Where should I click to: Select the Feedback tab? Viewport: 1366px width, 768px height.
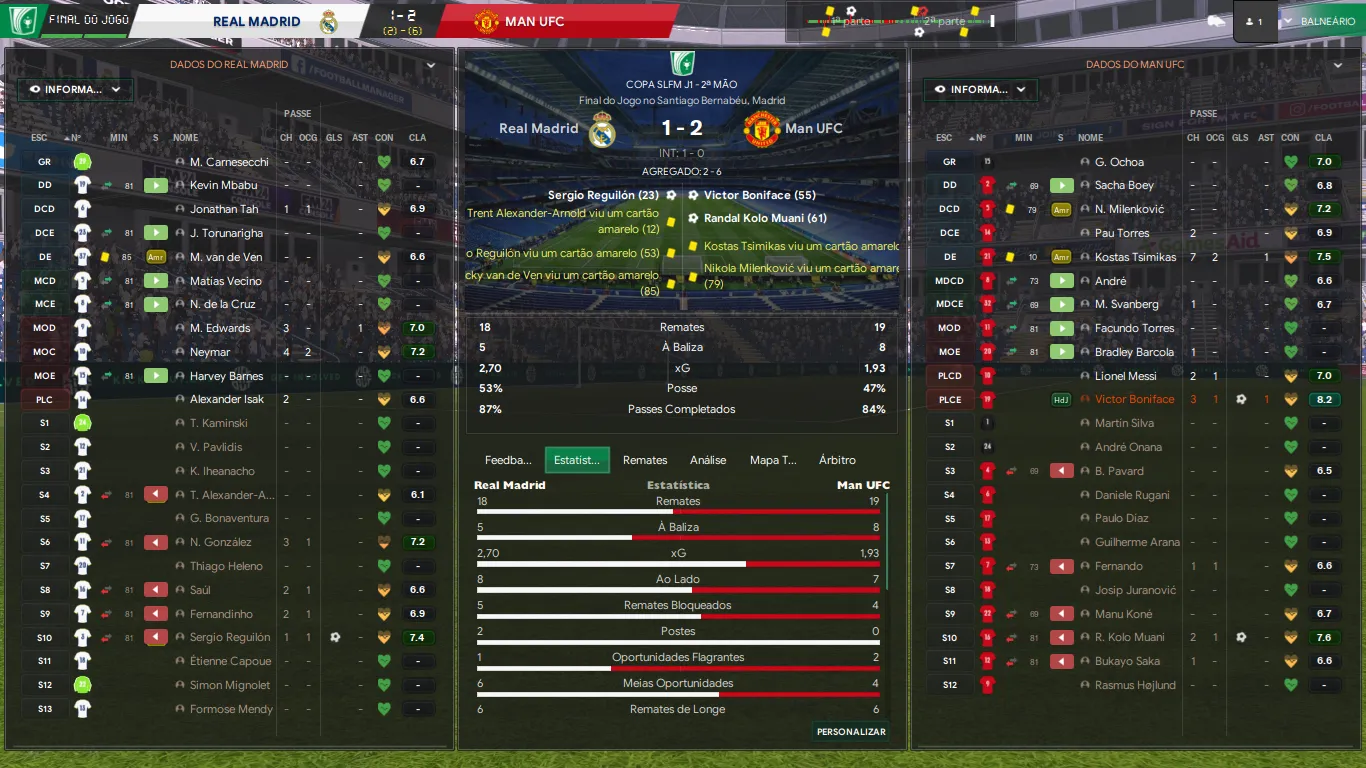pos(508,460)
